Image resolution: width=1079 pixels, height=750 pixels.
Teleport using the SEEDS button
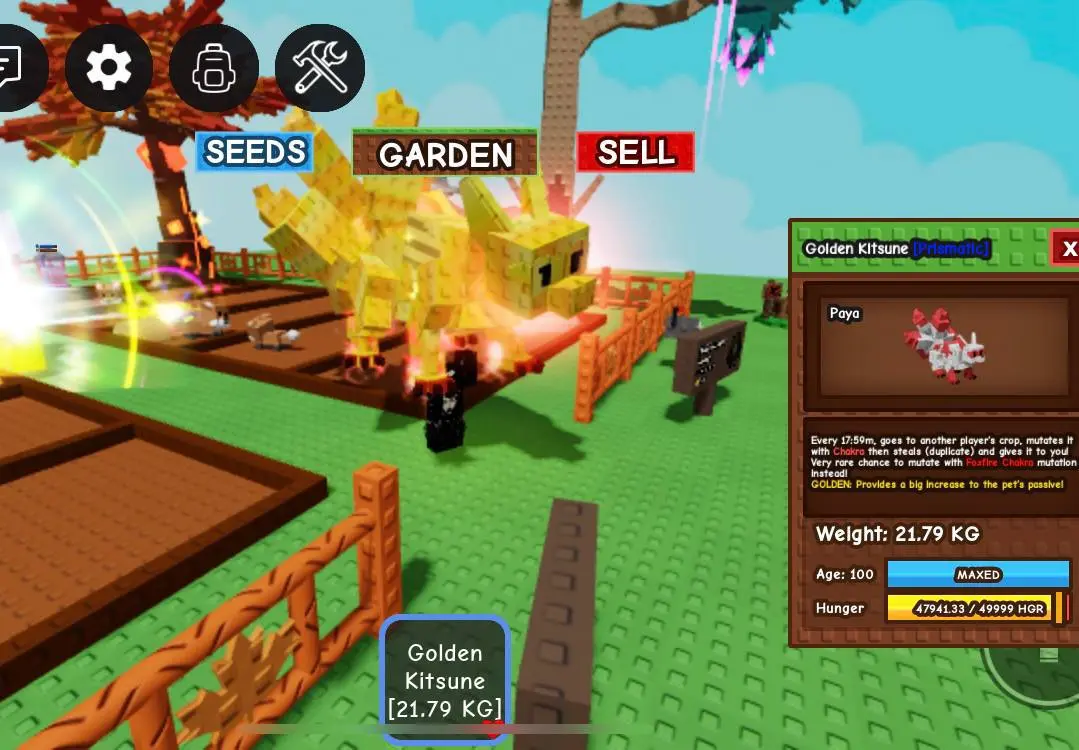(255, 152)
